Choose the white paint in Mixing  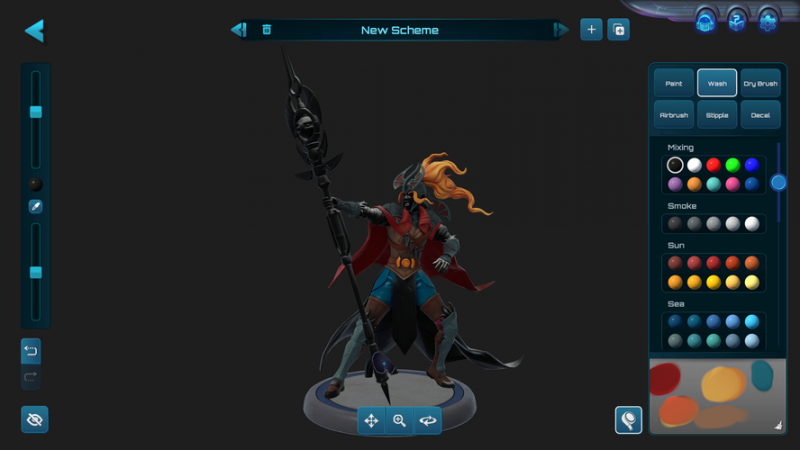tap(694, 165)
